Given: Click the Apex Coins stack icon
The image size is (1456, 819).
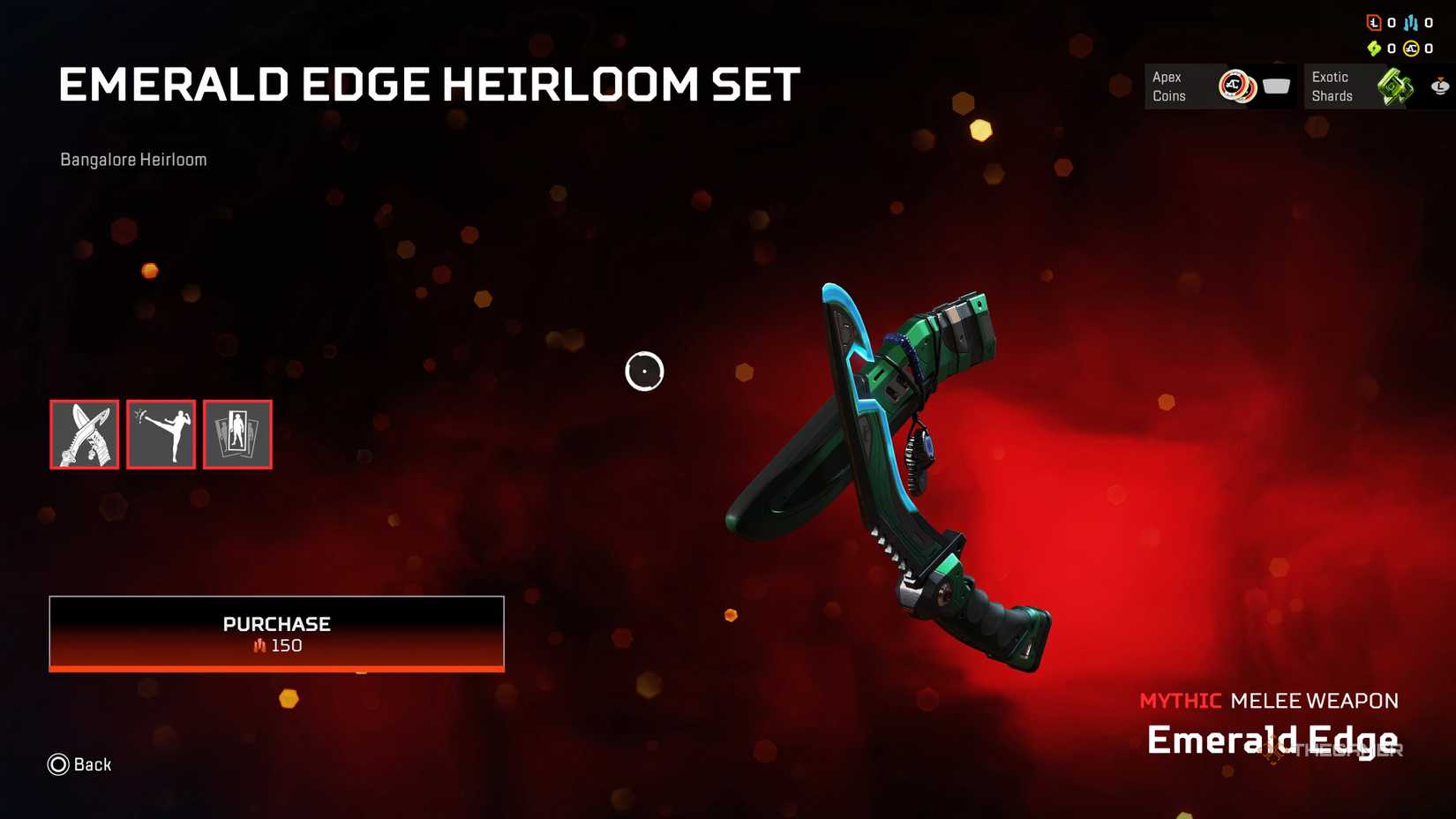Looking at the screenshot, I should tap(1235, 86).
